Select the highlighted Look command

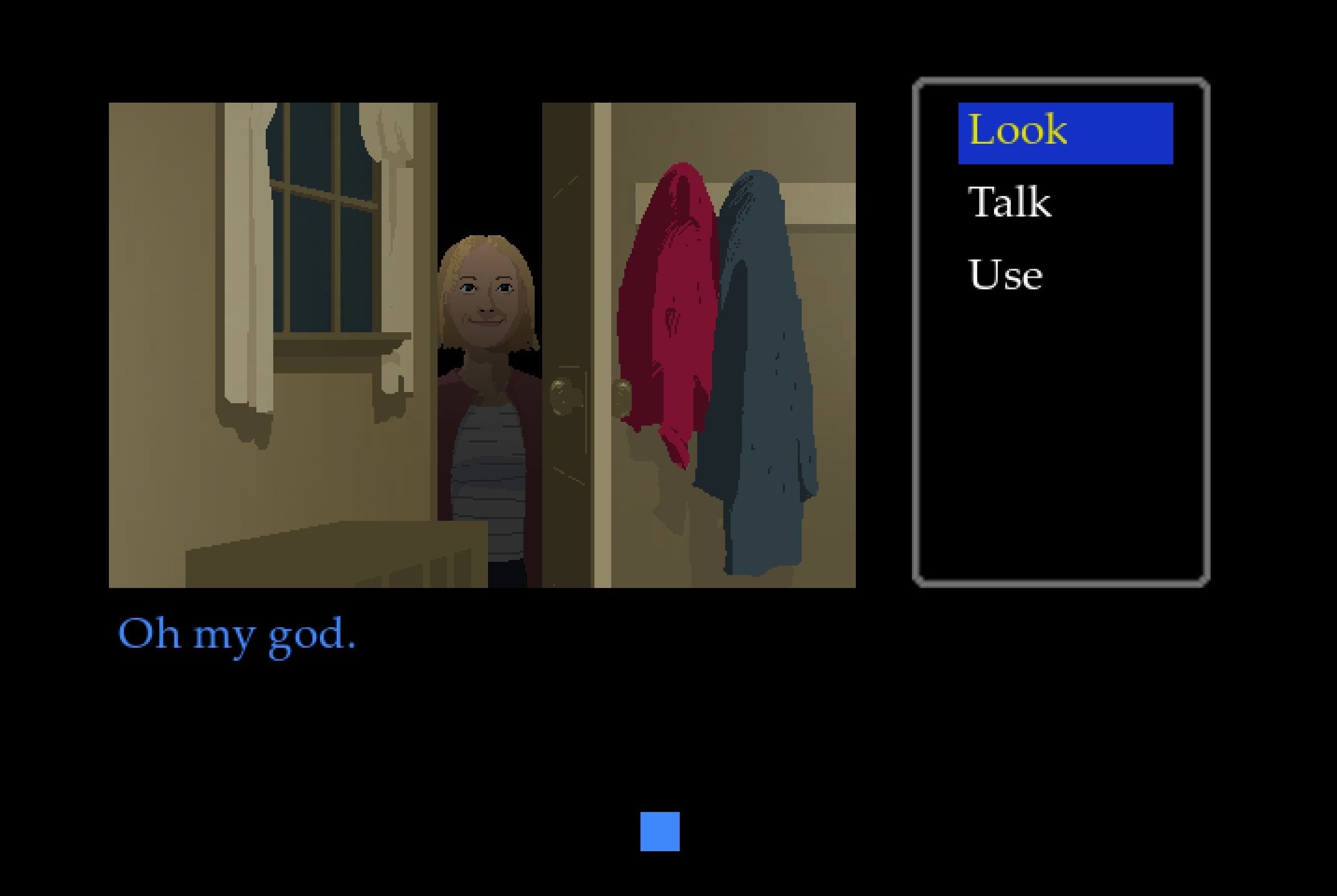[1064, 133]
